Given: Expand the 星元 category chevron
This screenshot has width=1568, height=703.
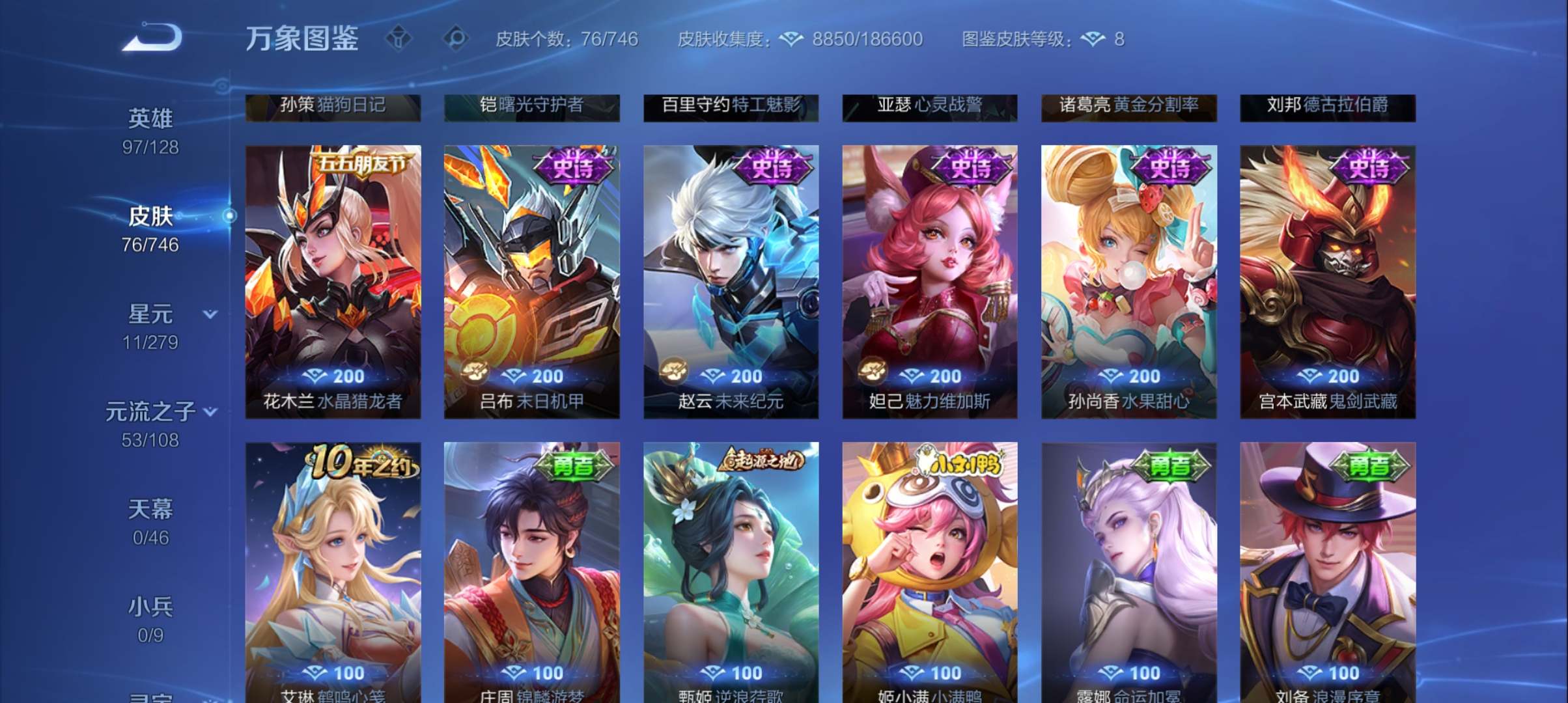Looking at the screenshot, I should tap(210, 314).
